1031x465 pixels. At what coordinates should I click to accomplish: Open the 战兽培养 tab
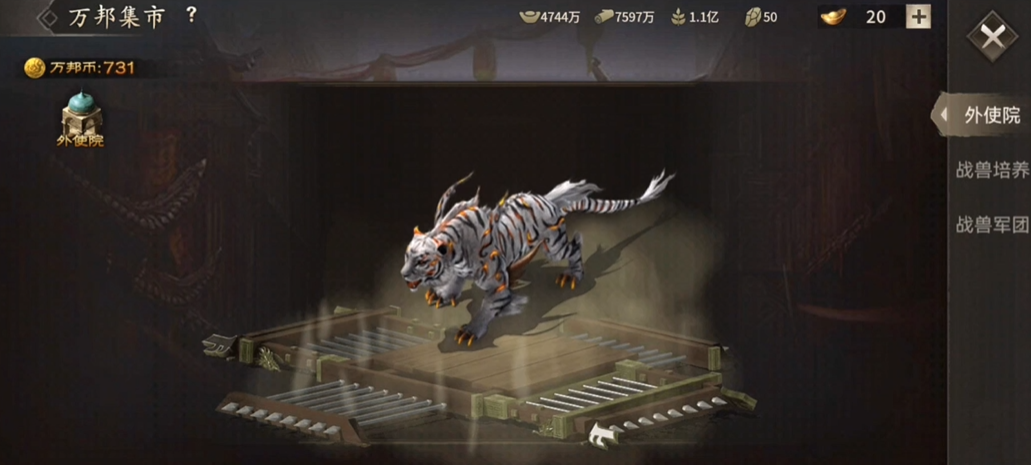click(x=991, y=170)
